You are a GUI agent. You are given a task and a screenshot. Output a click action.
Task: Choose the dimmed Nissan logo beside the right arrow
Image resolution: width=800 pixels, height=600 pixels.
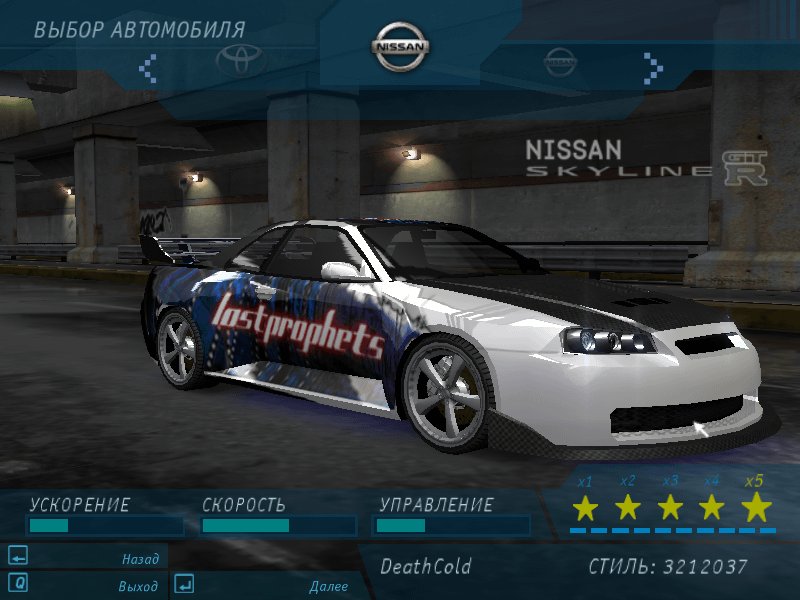coord(560,63)
